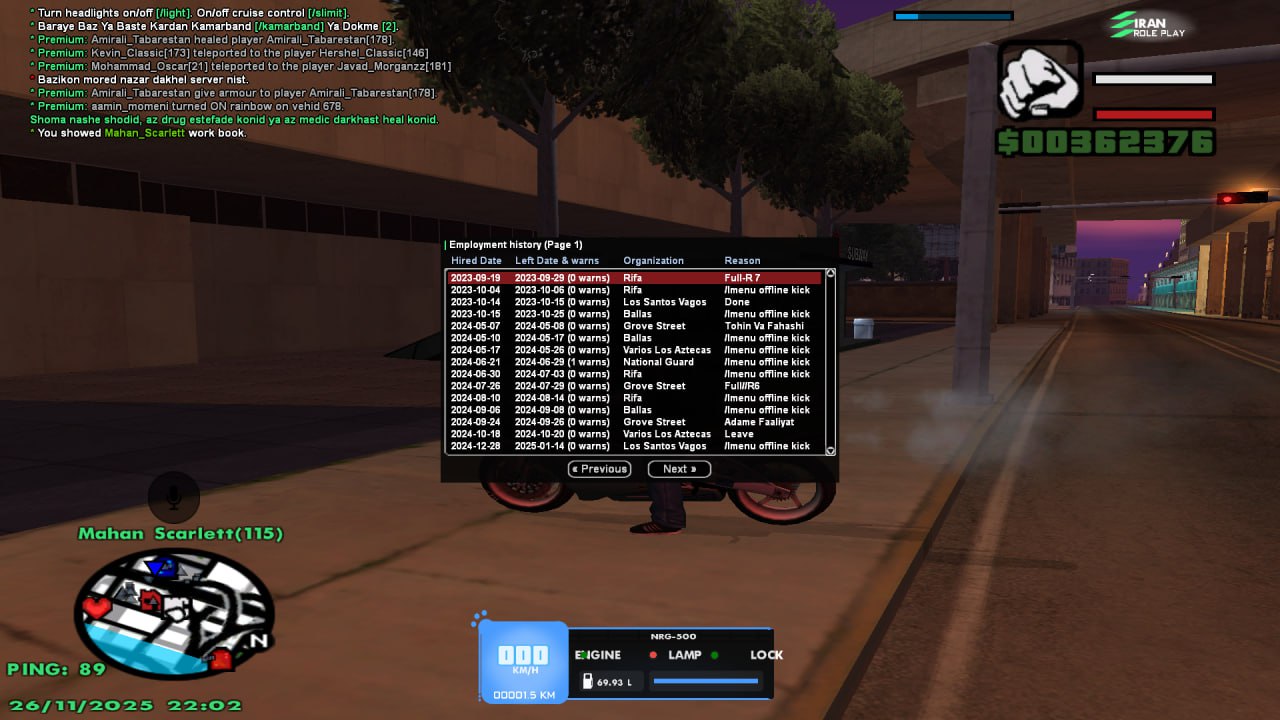The width and height of the screenshot is (1280, 720).
Task: Pick the 2024-12-28 Los Santos Vagos row
Action: pyautogui.click(x=635, y=446)
